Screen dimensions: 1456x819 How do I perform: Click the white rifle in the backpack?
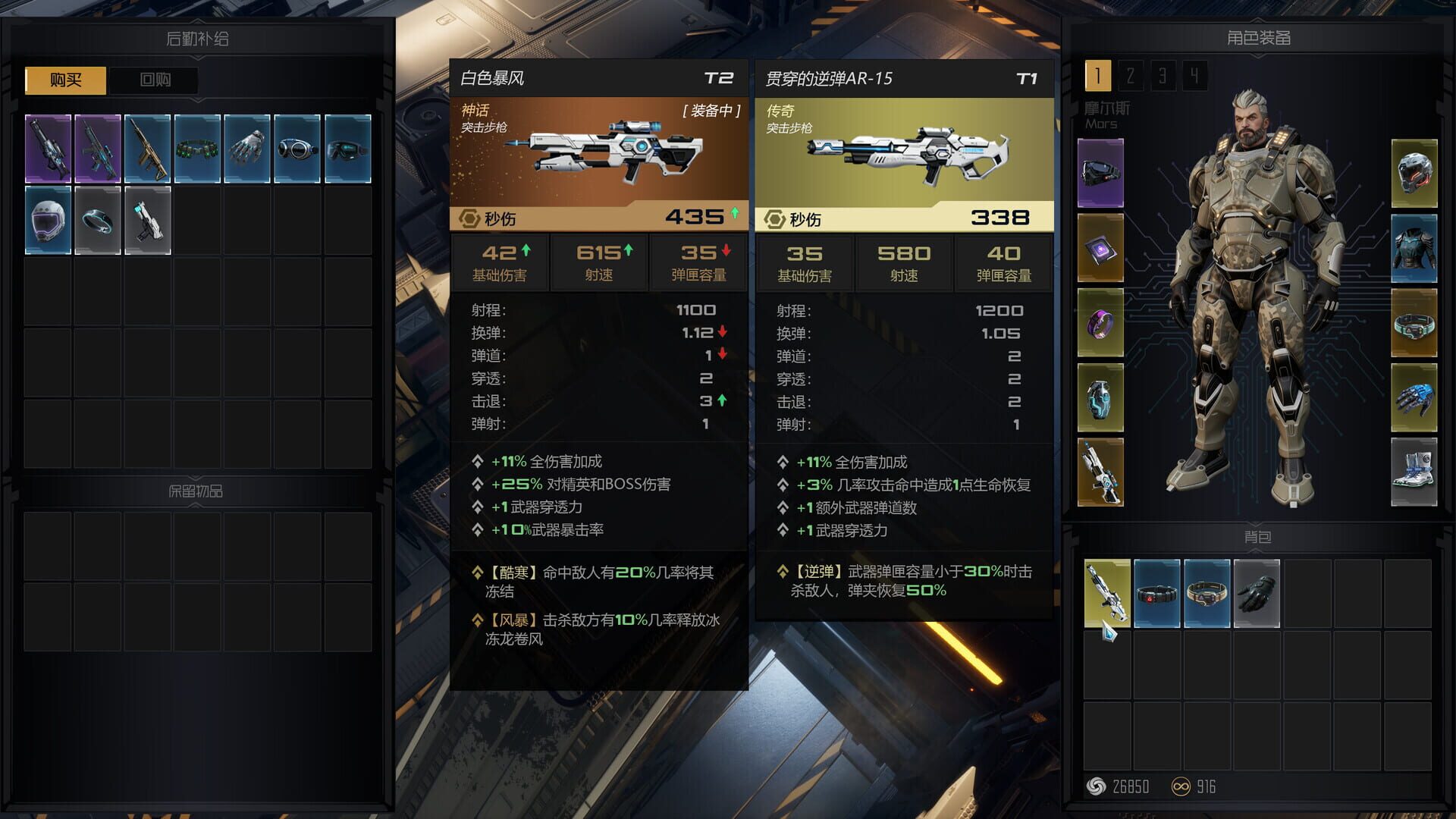pyautogui.click(x=1107, y=591)
